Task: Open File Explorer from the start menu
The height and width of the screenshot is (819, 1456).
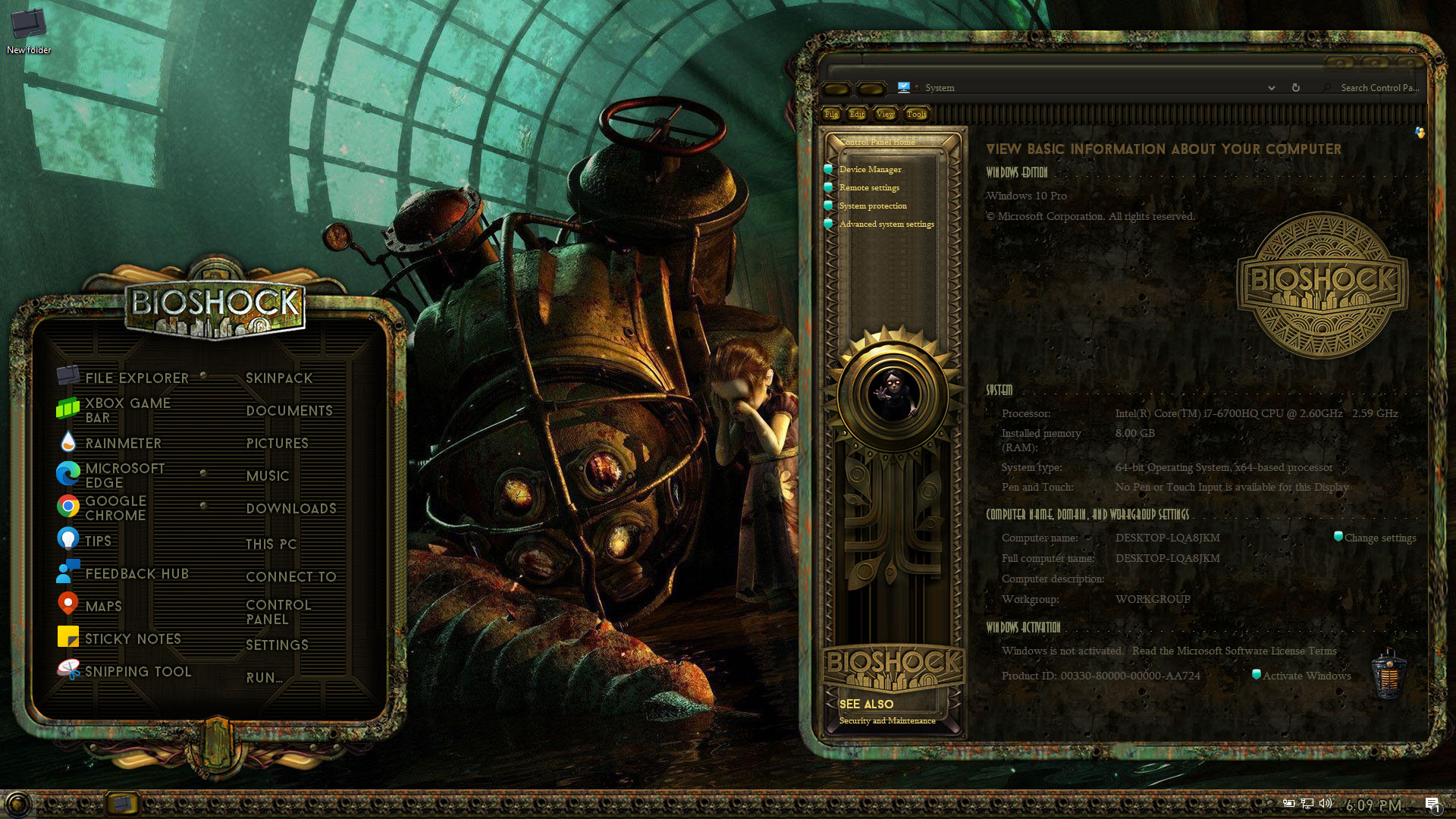Action: point(136,378)
